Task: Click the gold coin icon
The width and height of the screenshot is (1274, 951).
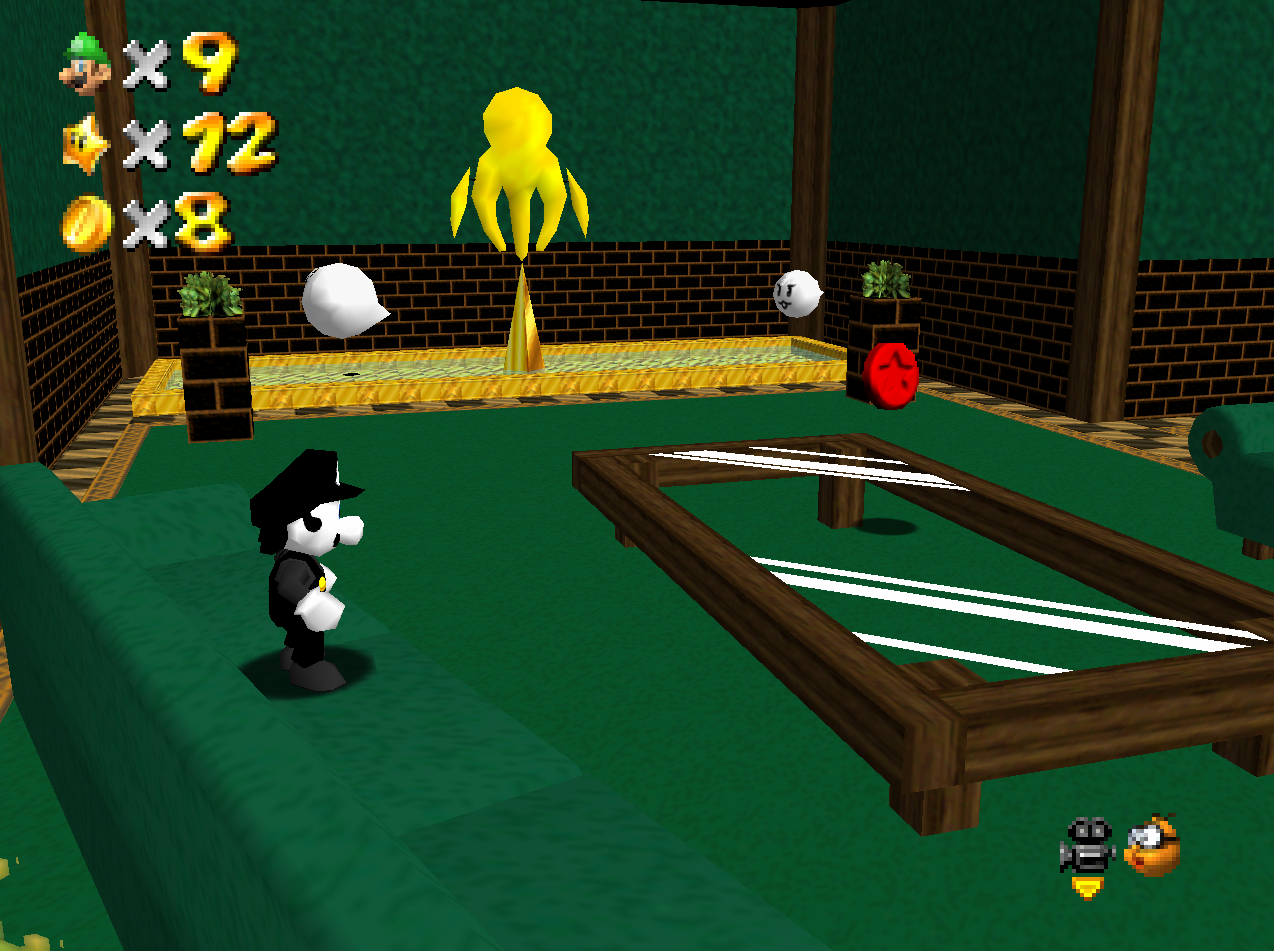Action: (x=85, y=223)
